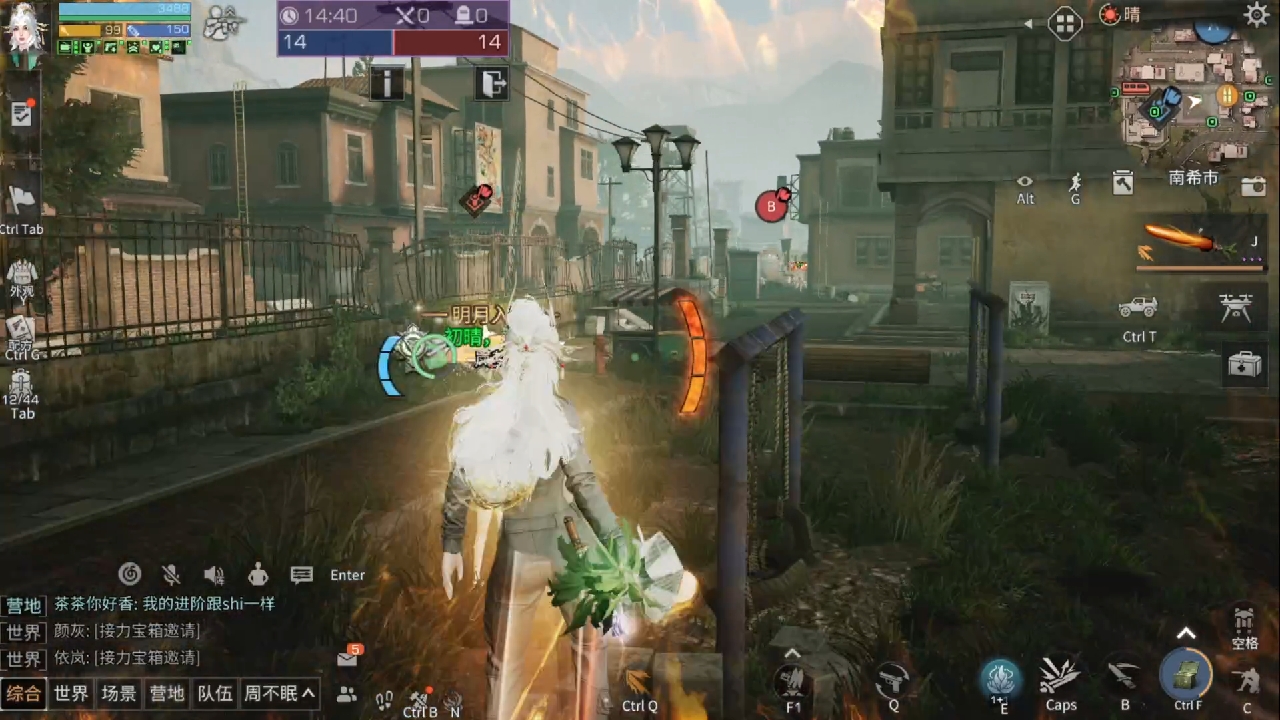Toggle the microphone mute icon

click(x=172, y=574)
